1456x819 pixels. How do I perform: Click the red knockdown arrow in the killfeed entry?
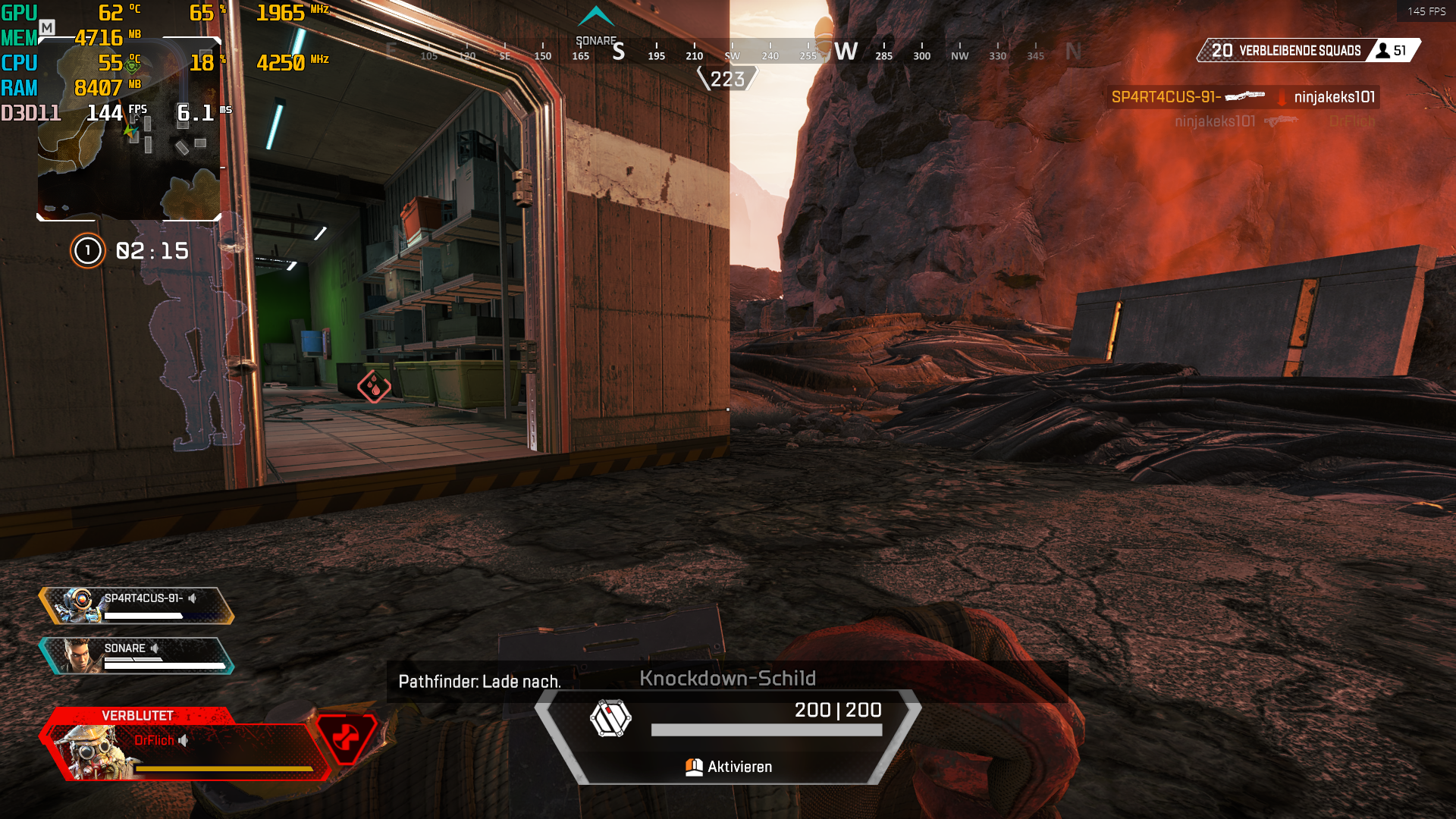tap(1282, 98)
